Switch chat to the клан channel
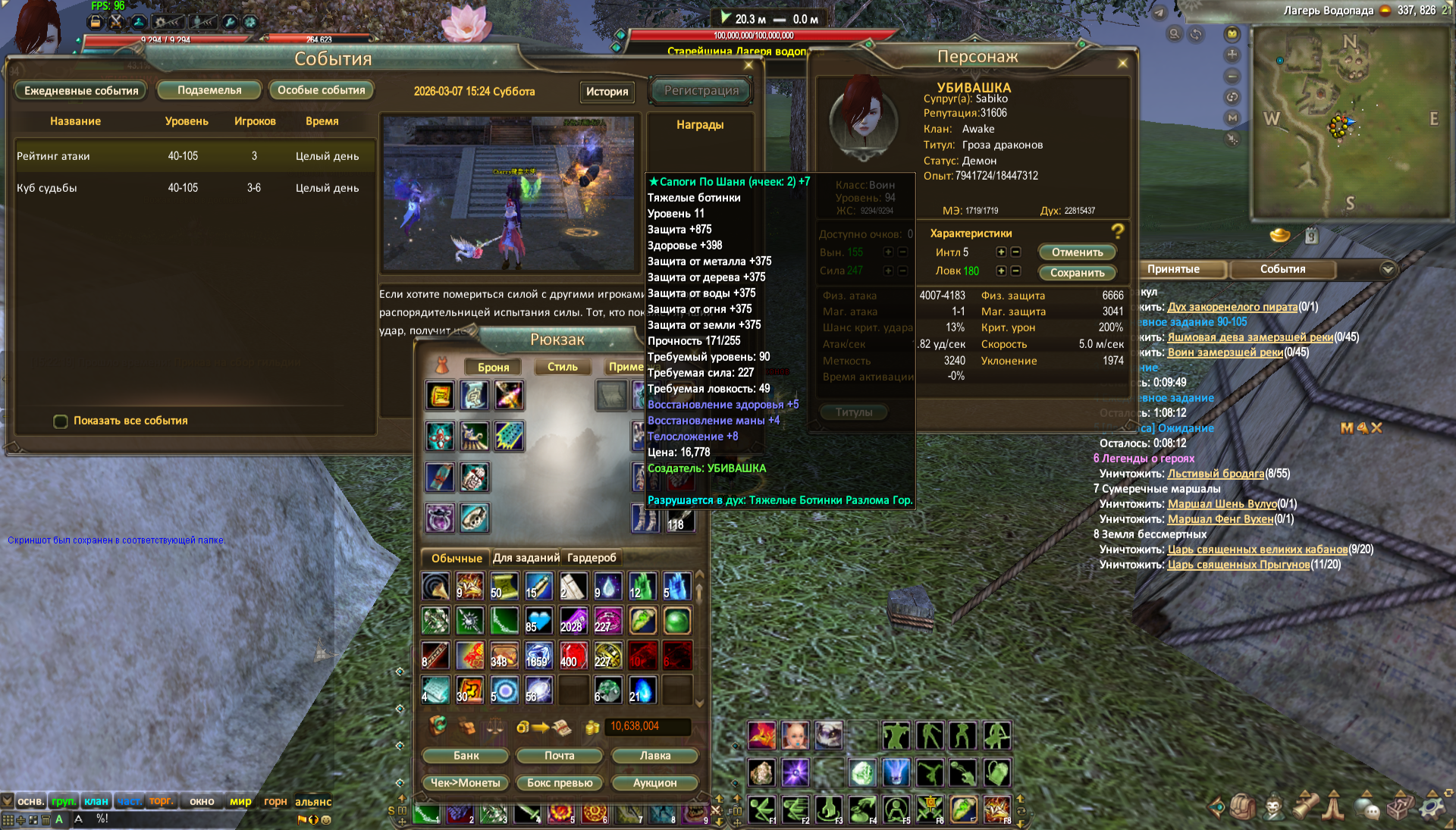 (x=96, y=801)
